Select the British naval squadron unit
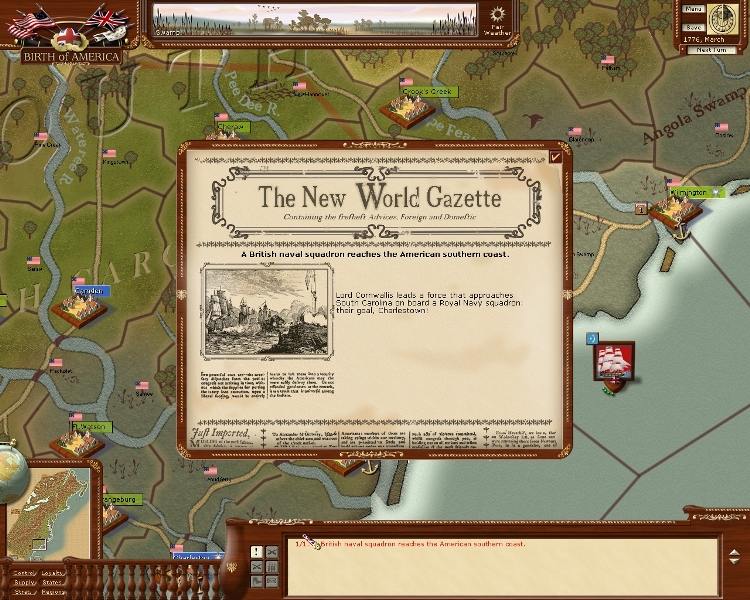750x600 pixels. (612, 363)
